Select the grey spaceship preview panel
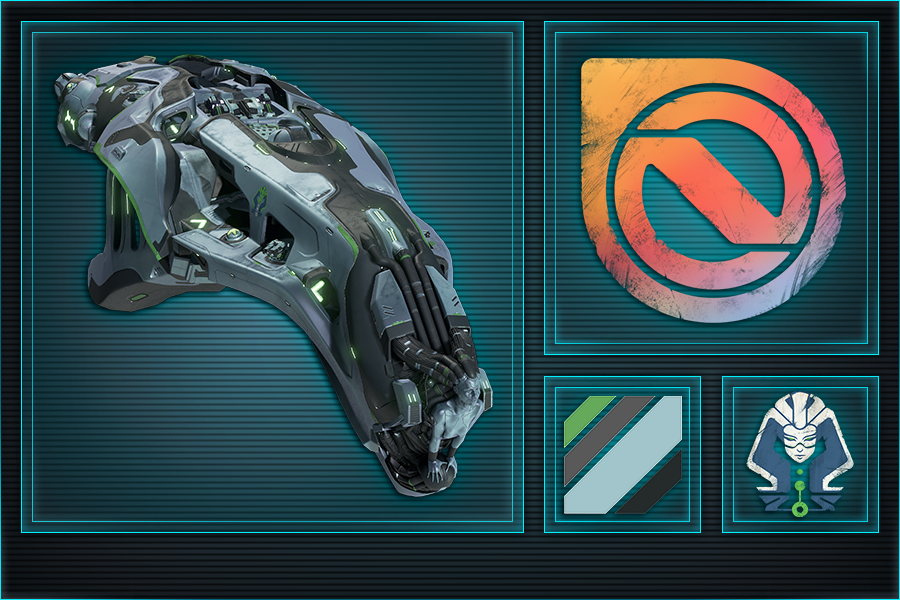The width and height of the screenshot is (900, 600). click(272, 277)
